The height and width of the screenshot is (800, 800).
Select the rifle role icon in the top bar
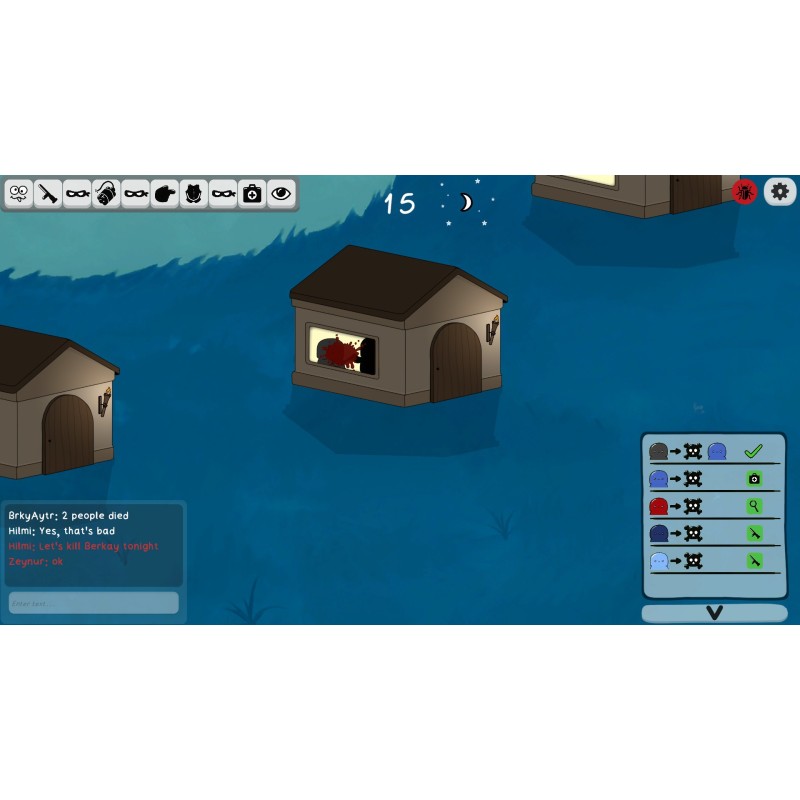pyautogui.click(x=48, y=193)
